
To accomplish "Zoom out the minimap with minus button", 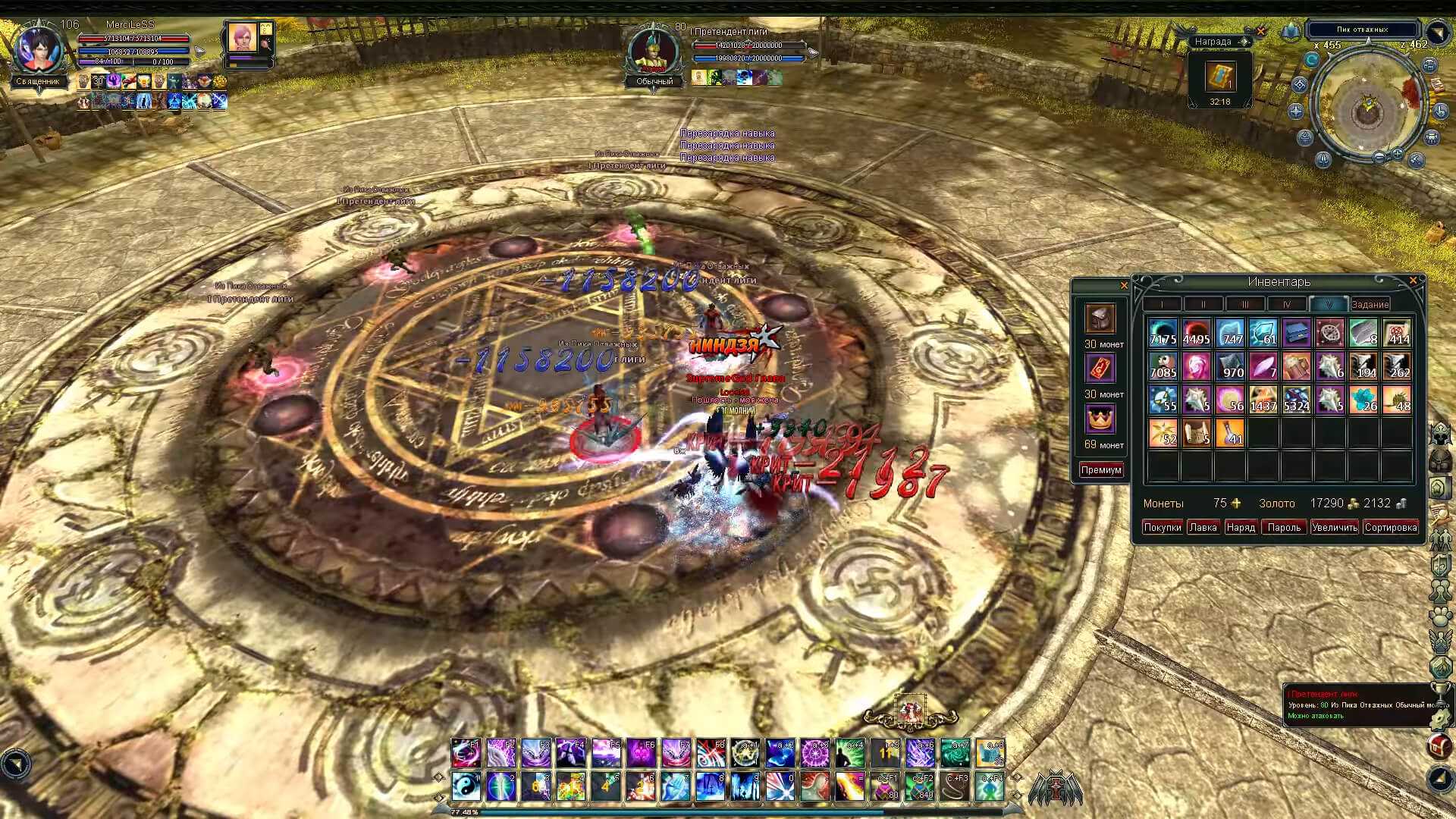I will coord(1379,157).
